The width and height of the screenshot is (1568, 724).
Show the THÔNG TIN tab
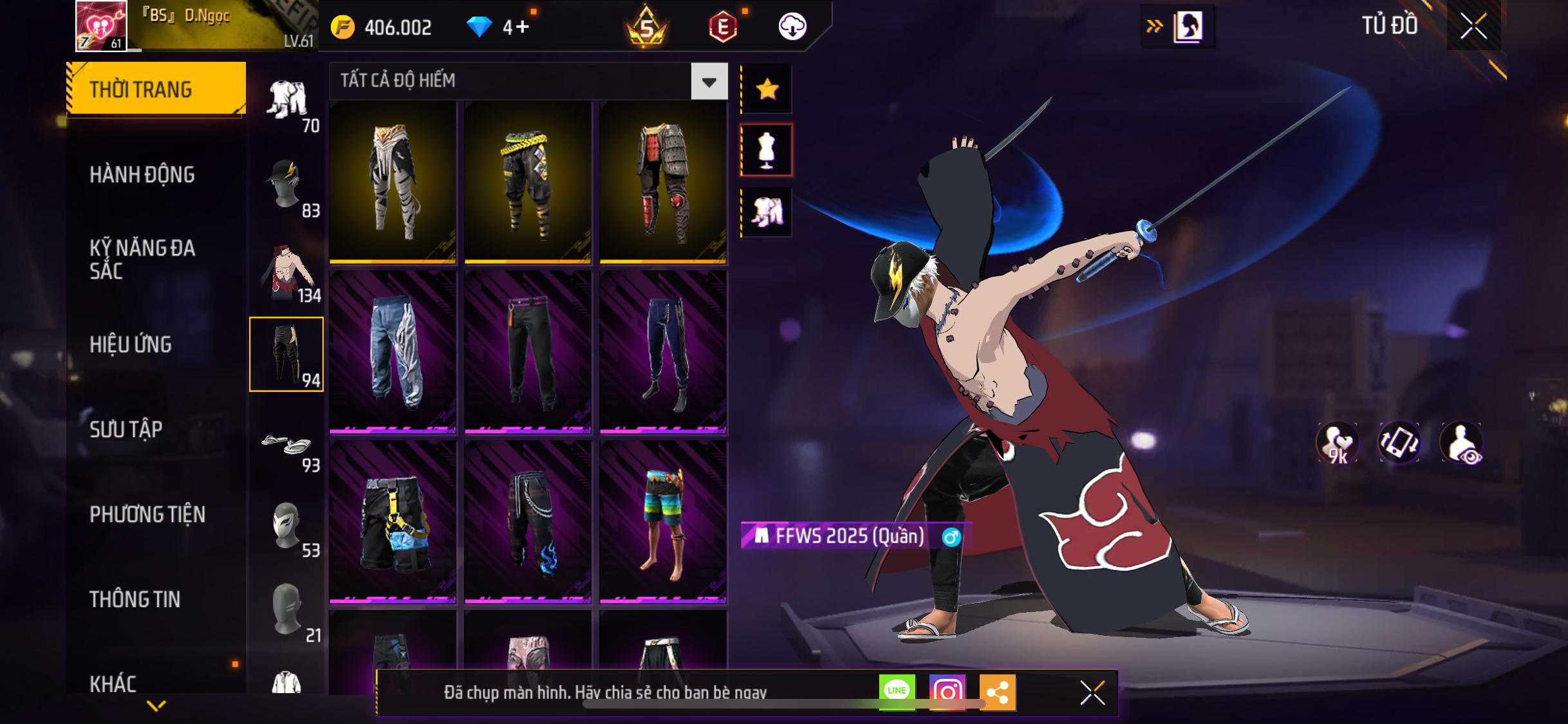(x=135, y=599)
